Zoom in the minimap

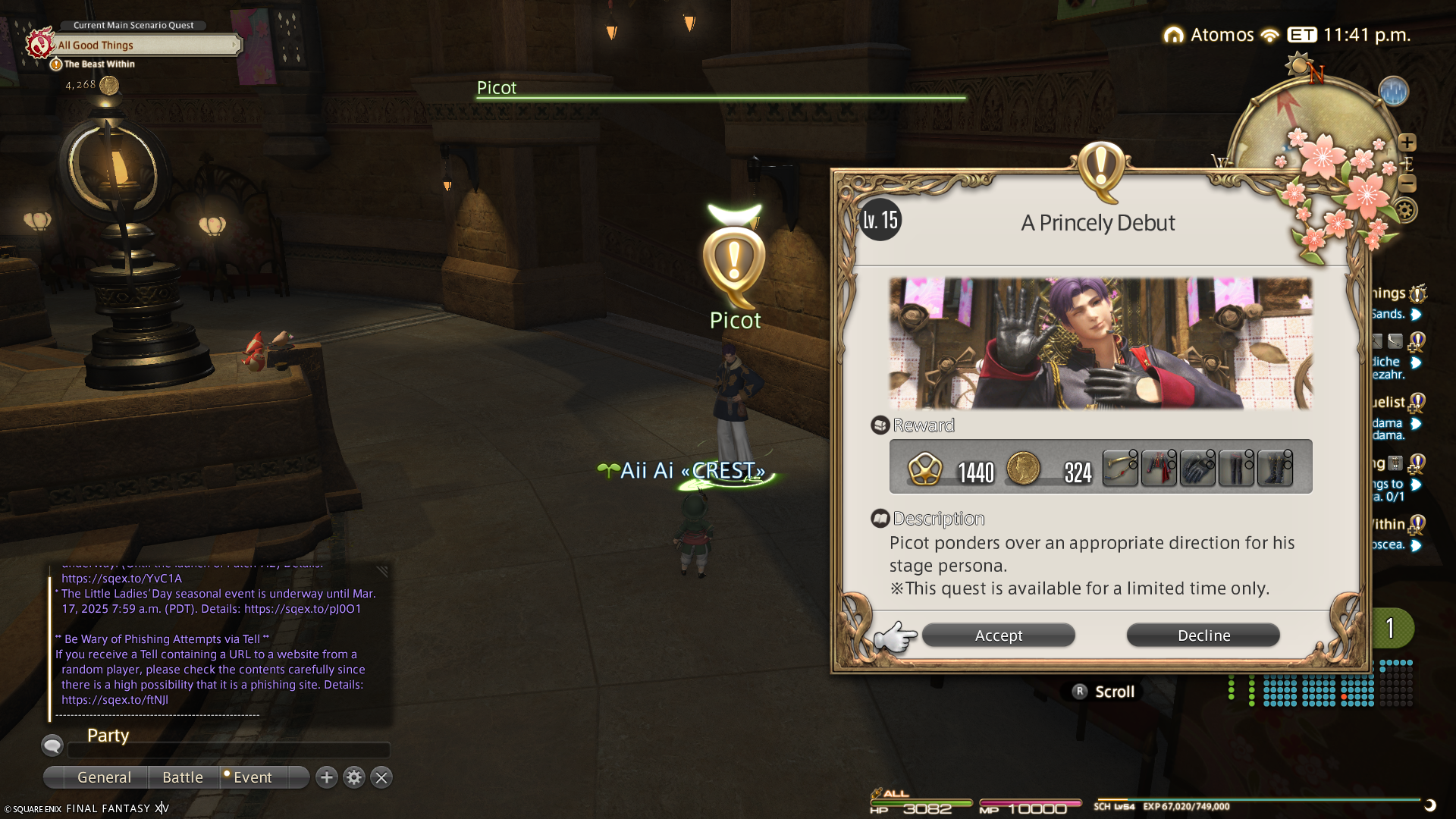coord(1407,143)
